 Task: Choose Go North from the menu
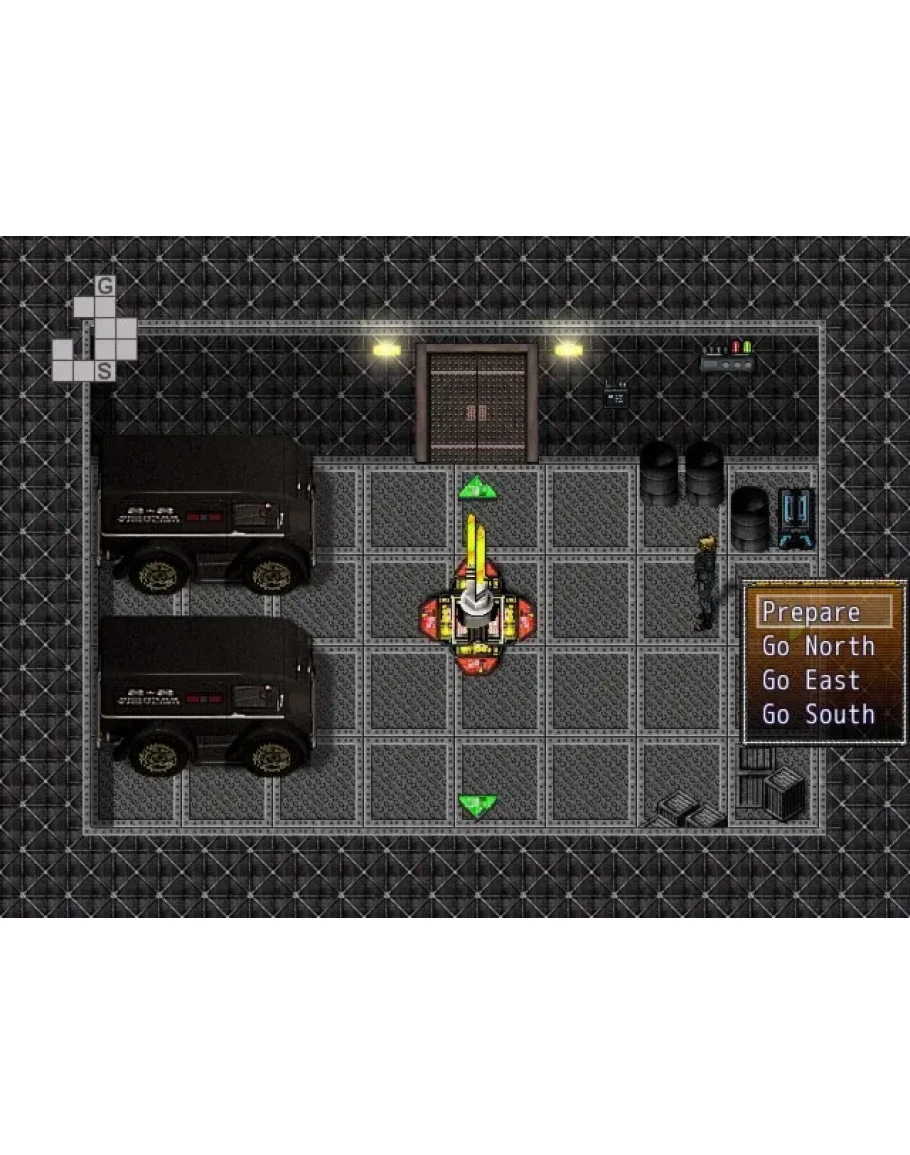(x=818, y=646)
